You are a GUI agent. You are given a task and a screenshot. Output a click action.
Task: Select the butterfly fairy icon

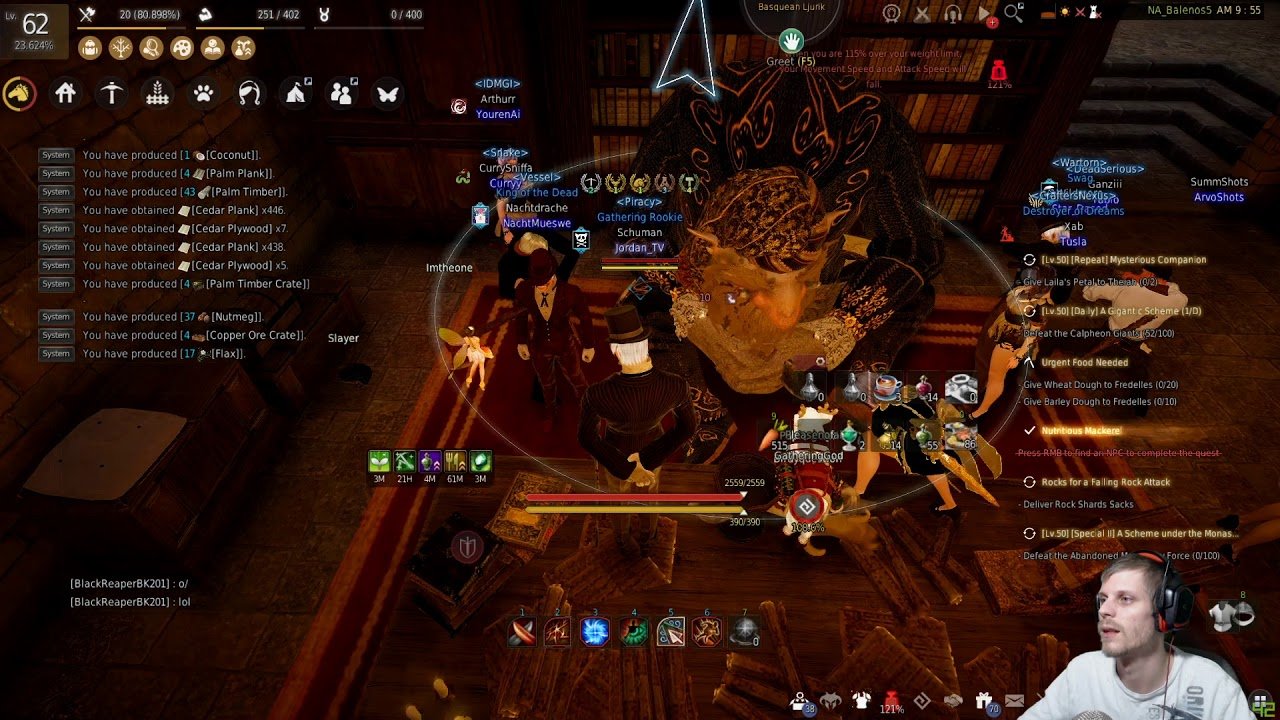[x=387, y=94]
